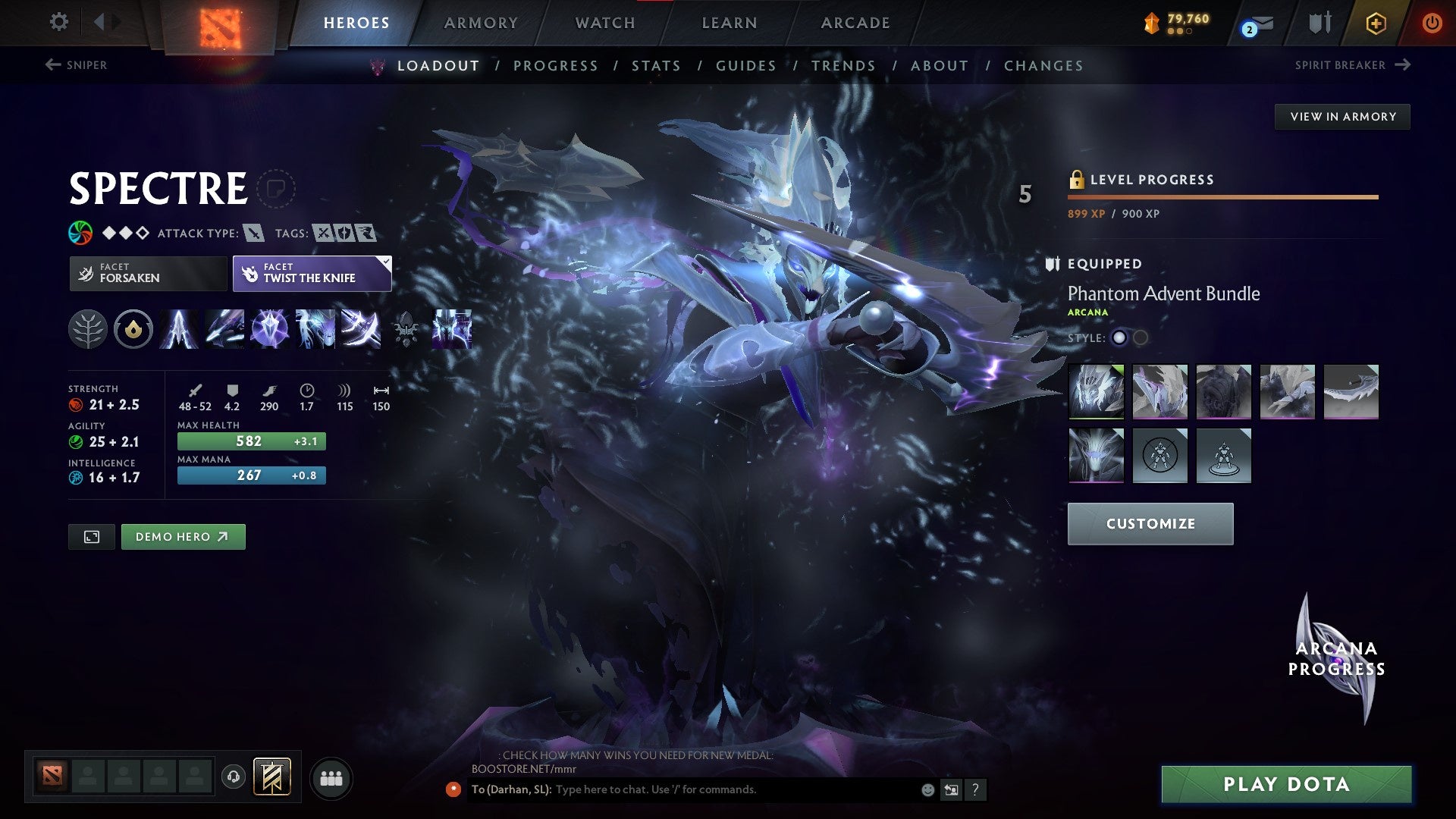Switch to the second Arcana style dot
The height and width of the screenshot is (819, 1456).
coord(1139,339)
